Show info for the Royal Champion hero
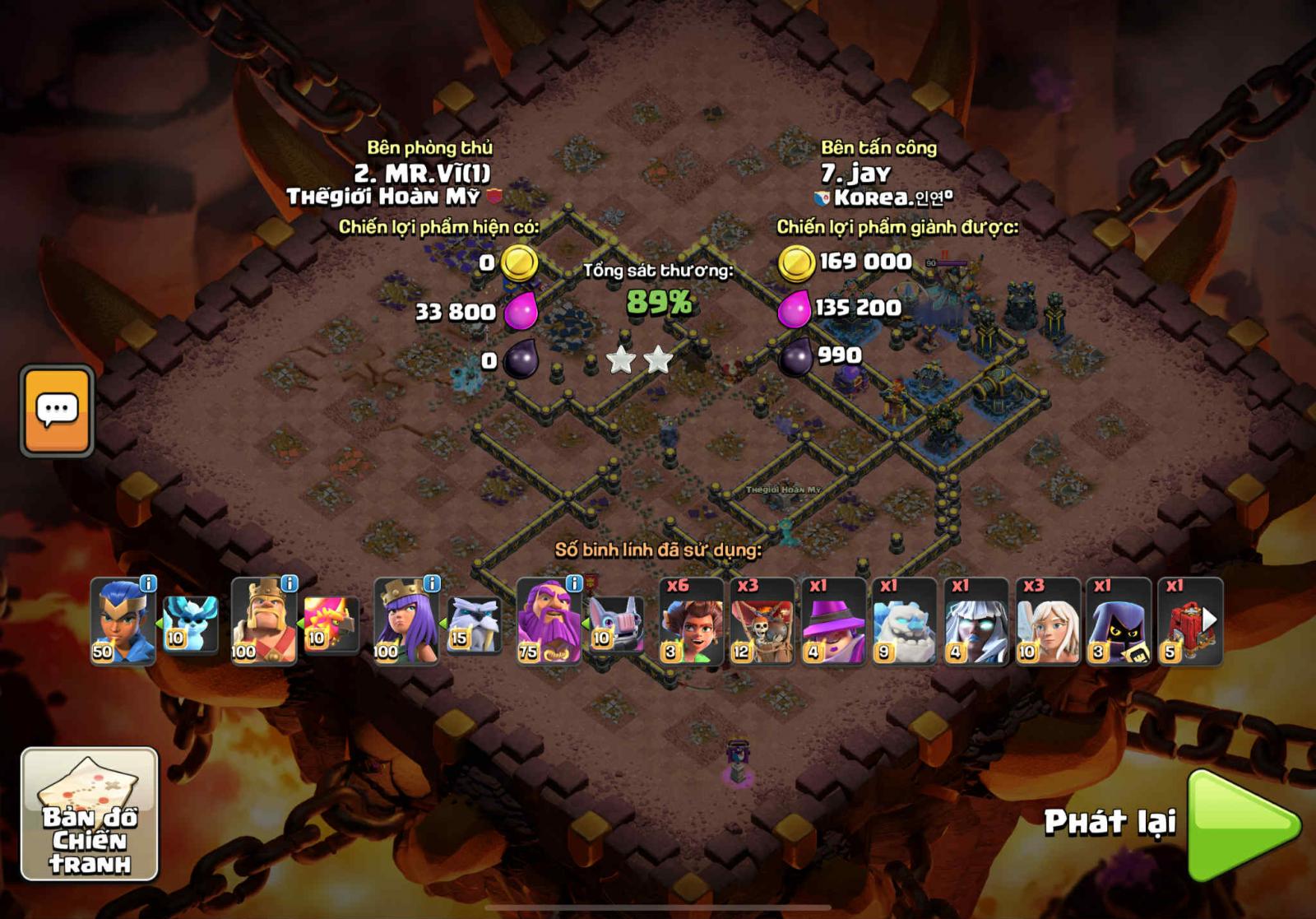1316x919 pixels. pos(148,584)
